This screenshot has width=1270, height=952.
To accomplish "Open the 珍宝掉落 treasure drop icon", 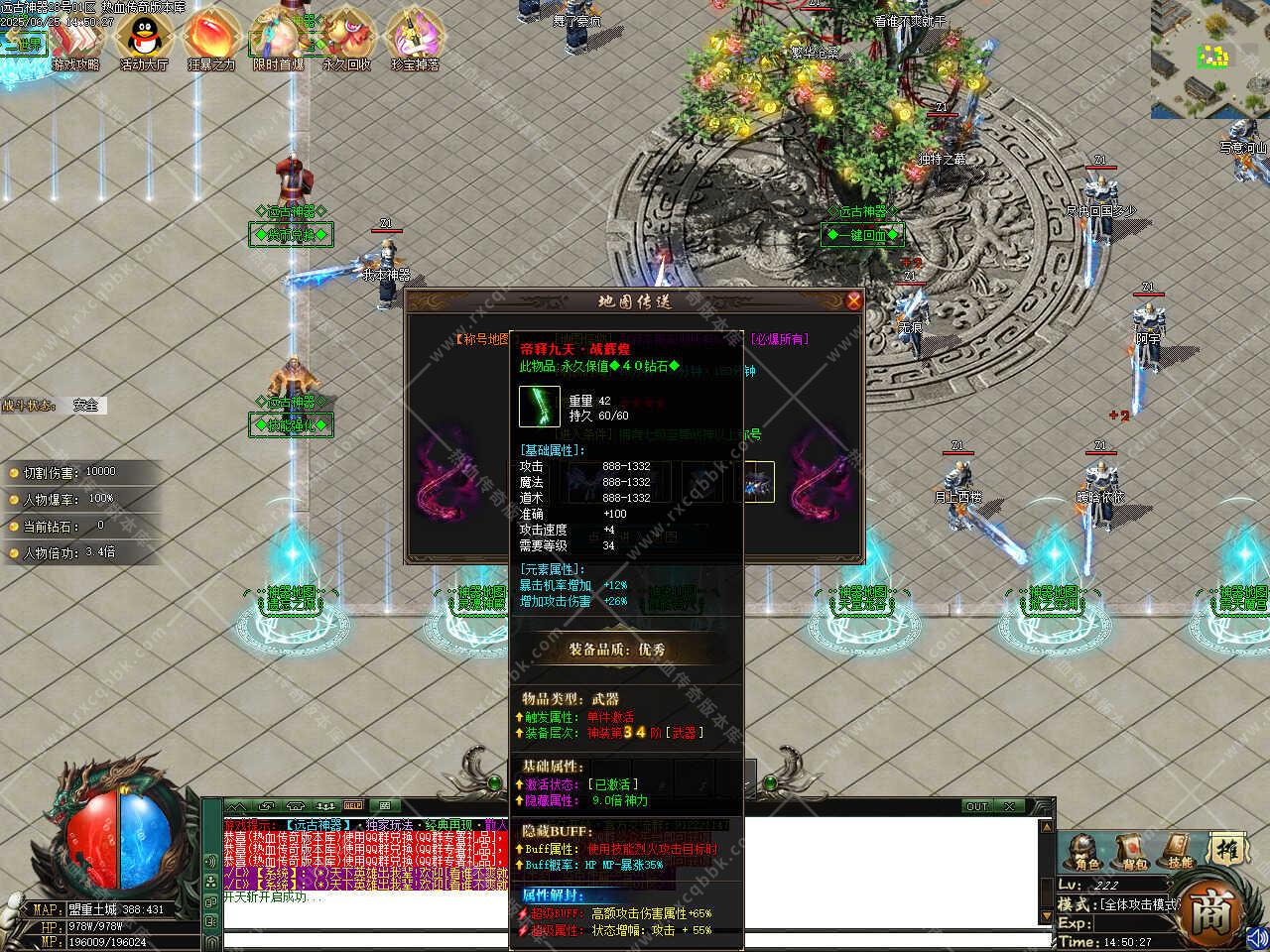I will tap(415, 42).
